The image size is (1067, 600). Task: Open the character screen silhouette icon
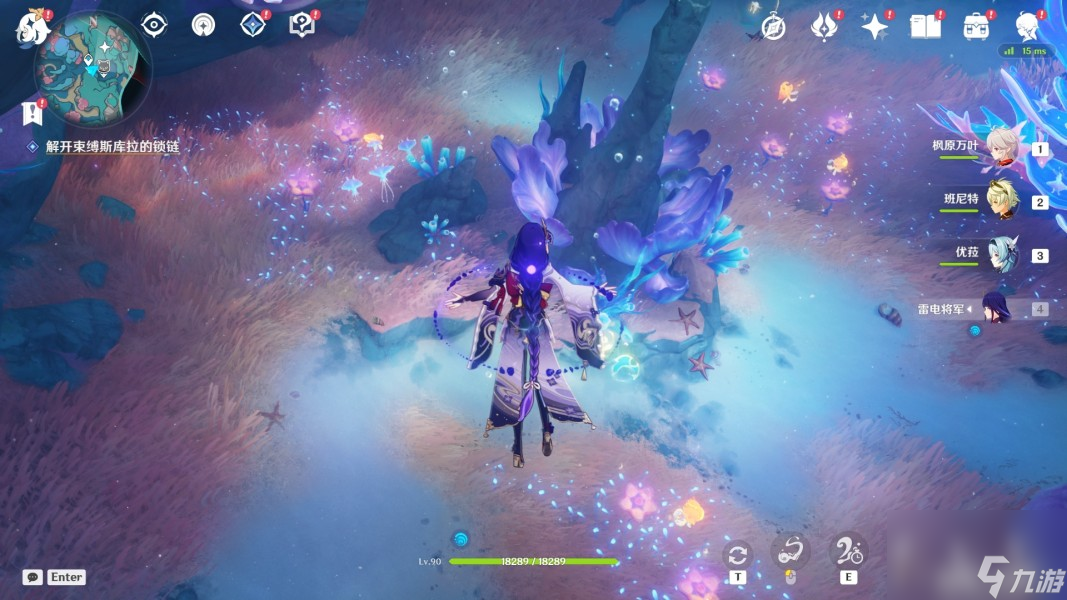(1027, 26)
